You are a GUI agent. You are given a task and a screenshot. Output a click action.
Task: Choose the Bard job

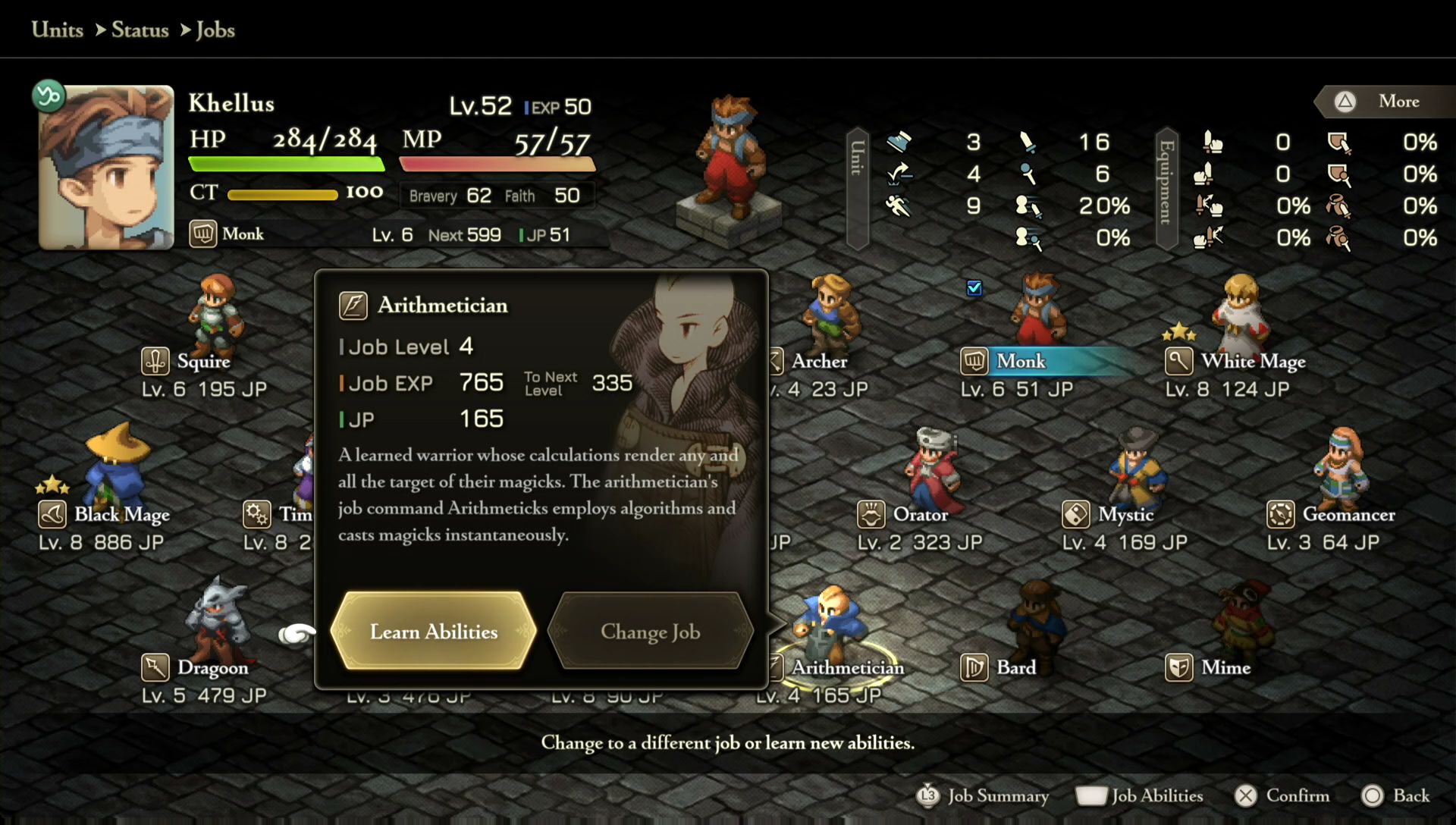coord(1015,667)
